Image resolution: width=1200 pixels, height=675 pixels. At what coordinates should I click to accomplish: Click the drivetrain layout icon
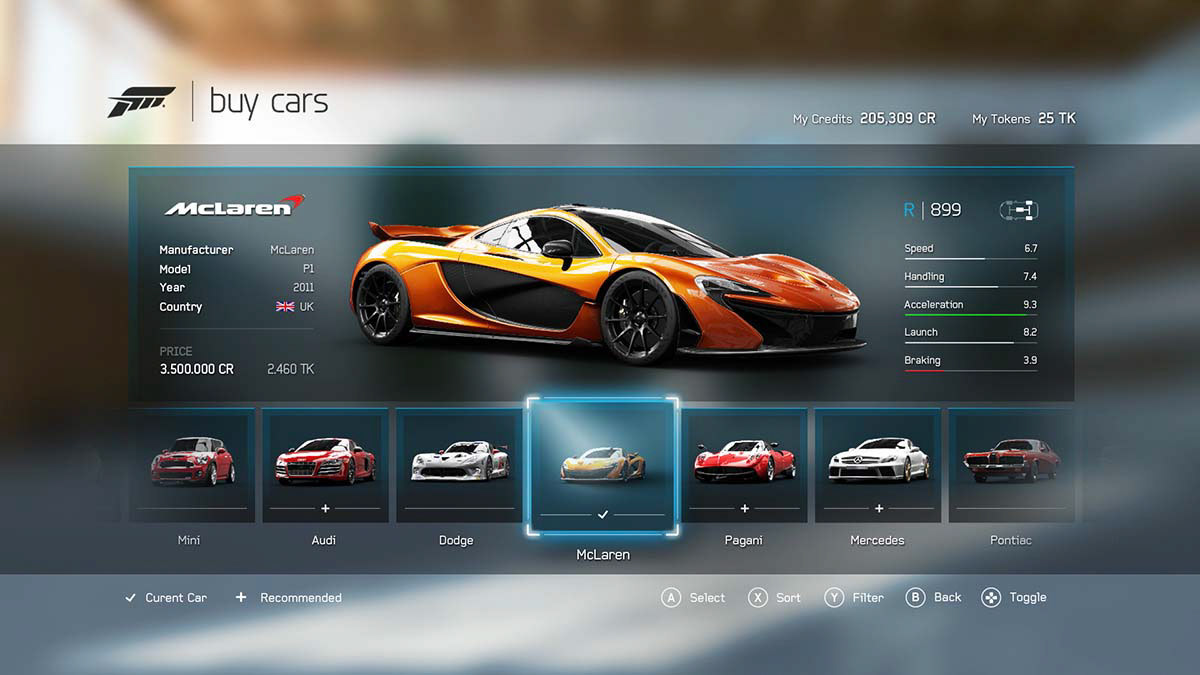pos(1018,210)
